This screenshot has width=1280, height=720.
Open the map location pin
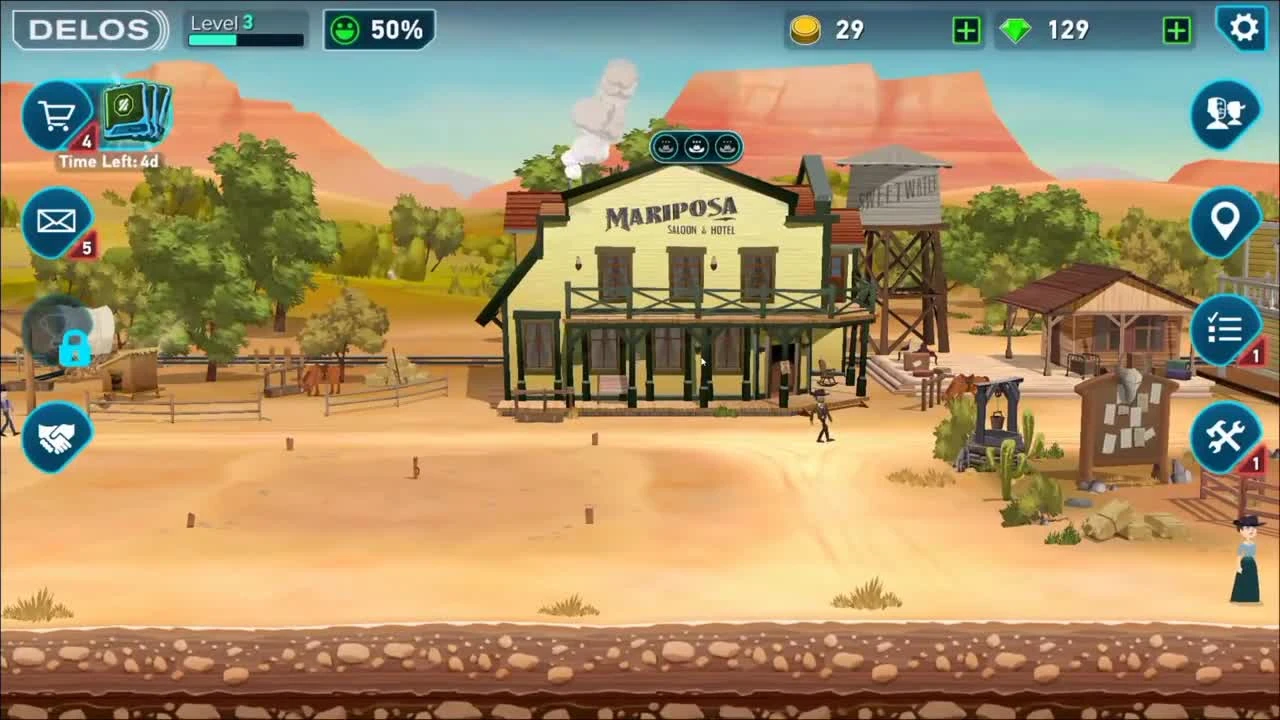tap(1224, 222)
